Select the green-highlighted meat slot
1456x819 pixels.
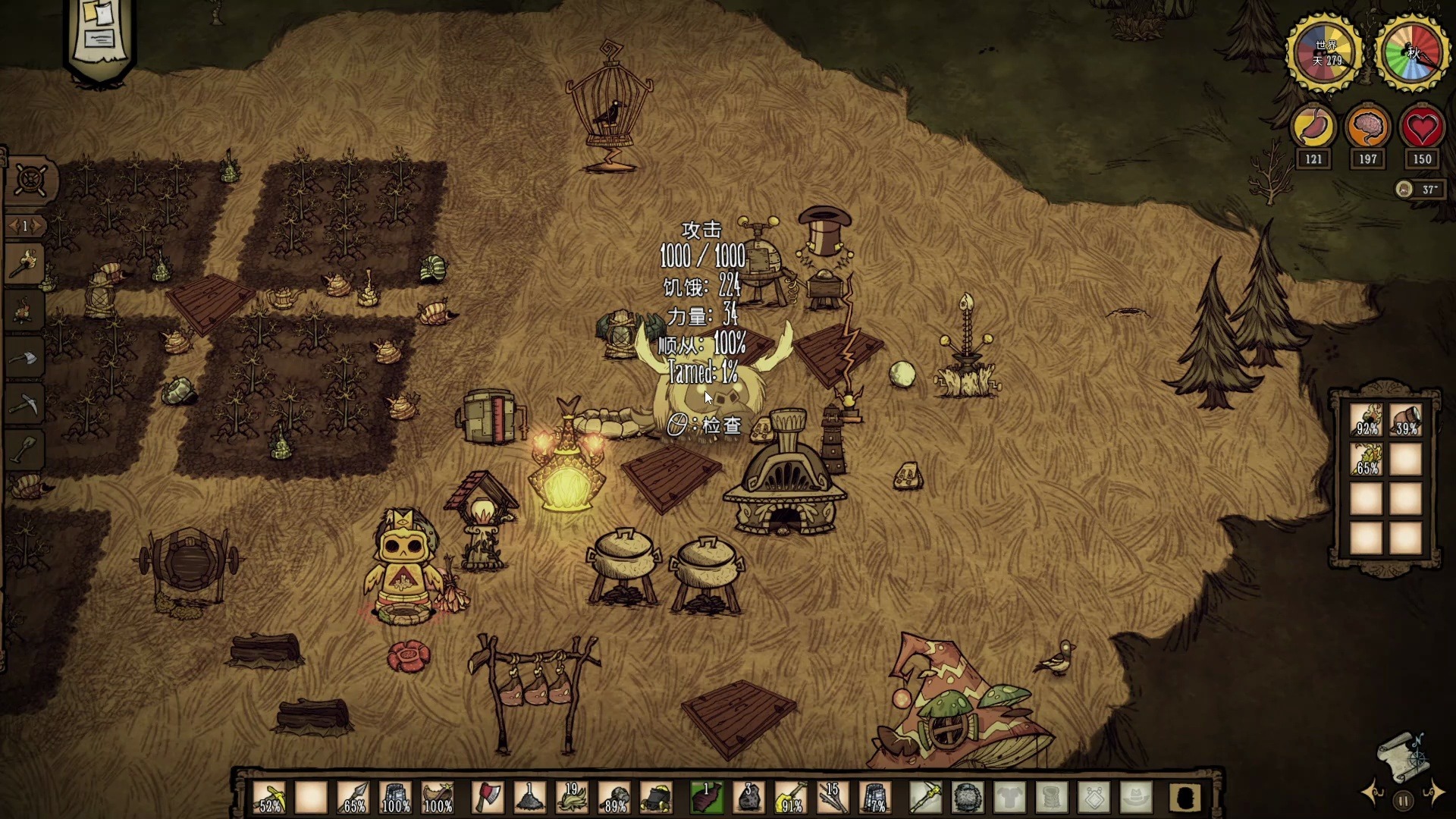707,798
